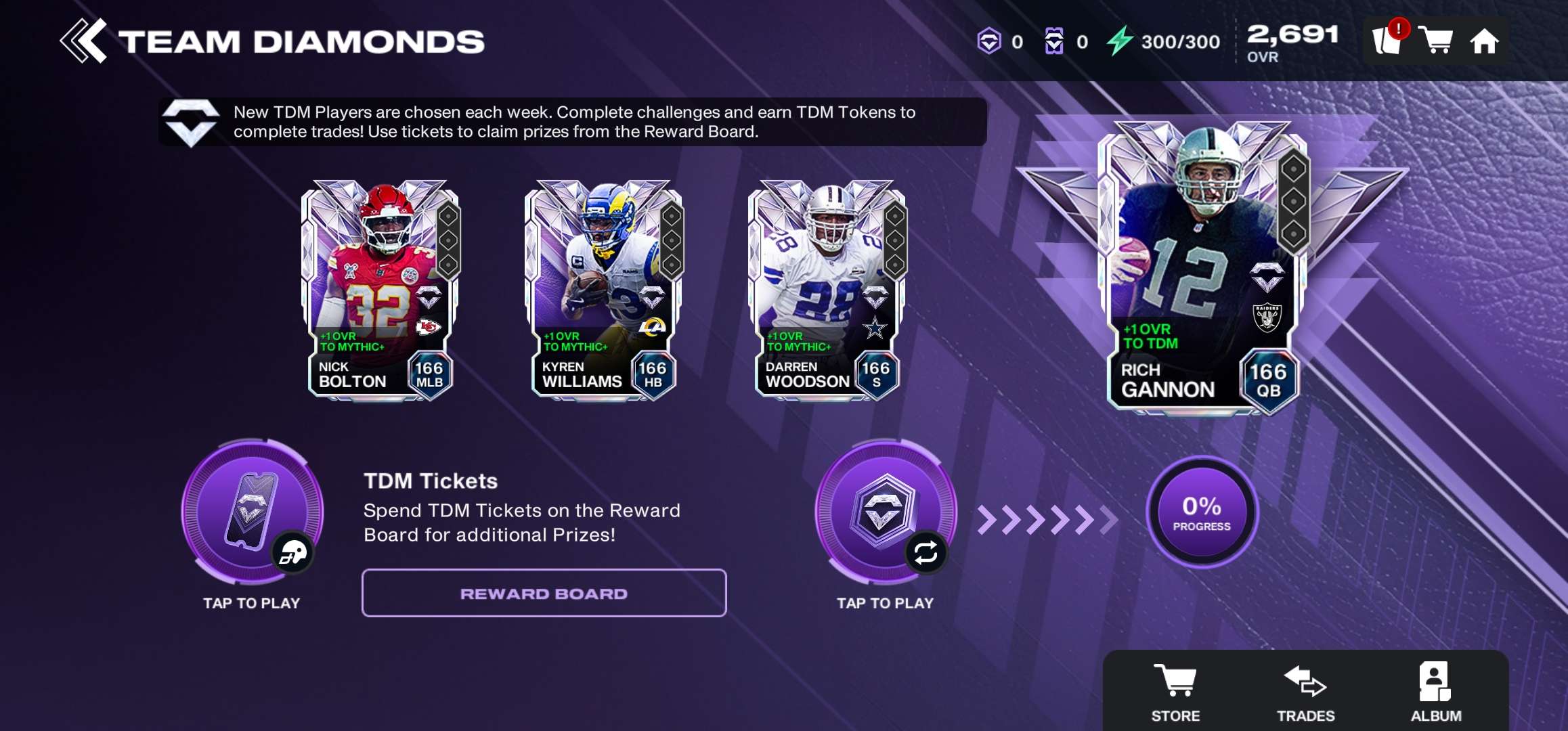Play the TDM Tickets challenge

(252, 512)
